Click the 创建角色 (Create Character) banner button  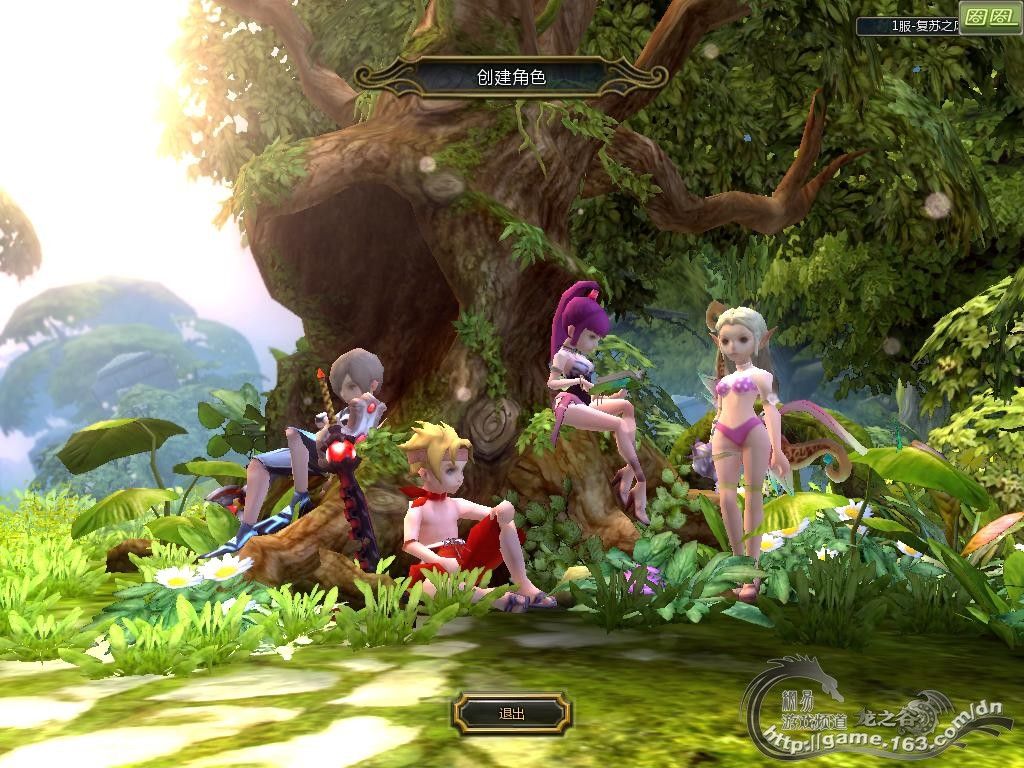511,77
